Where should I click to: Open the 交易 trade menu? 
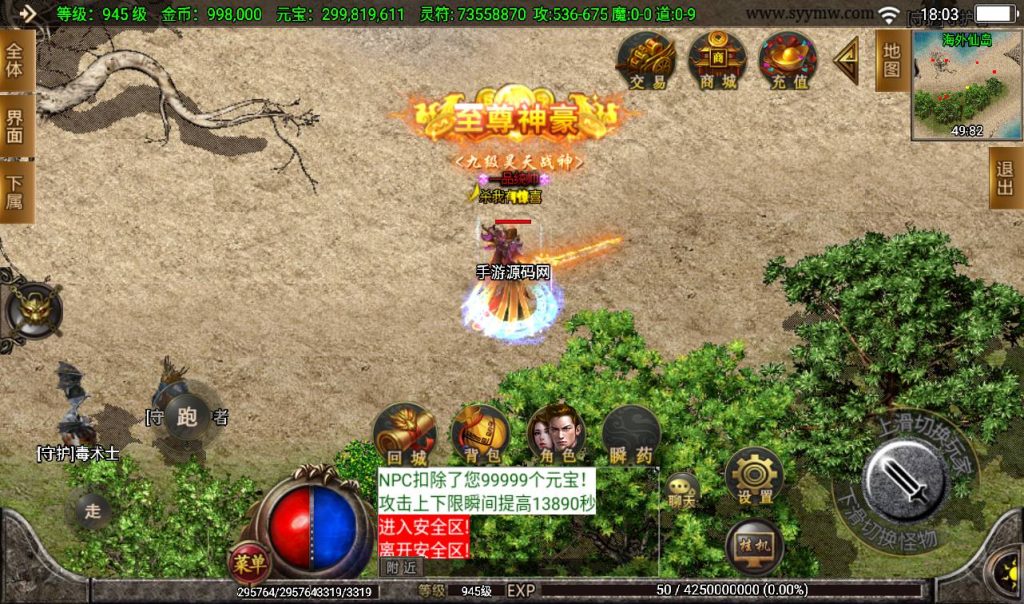pyautogui.click(x=646, y=60)
